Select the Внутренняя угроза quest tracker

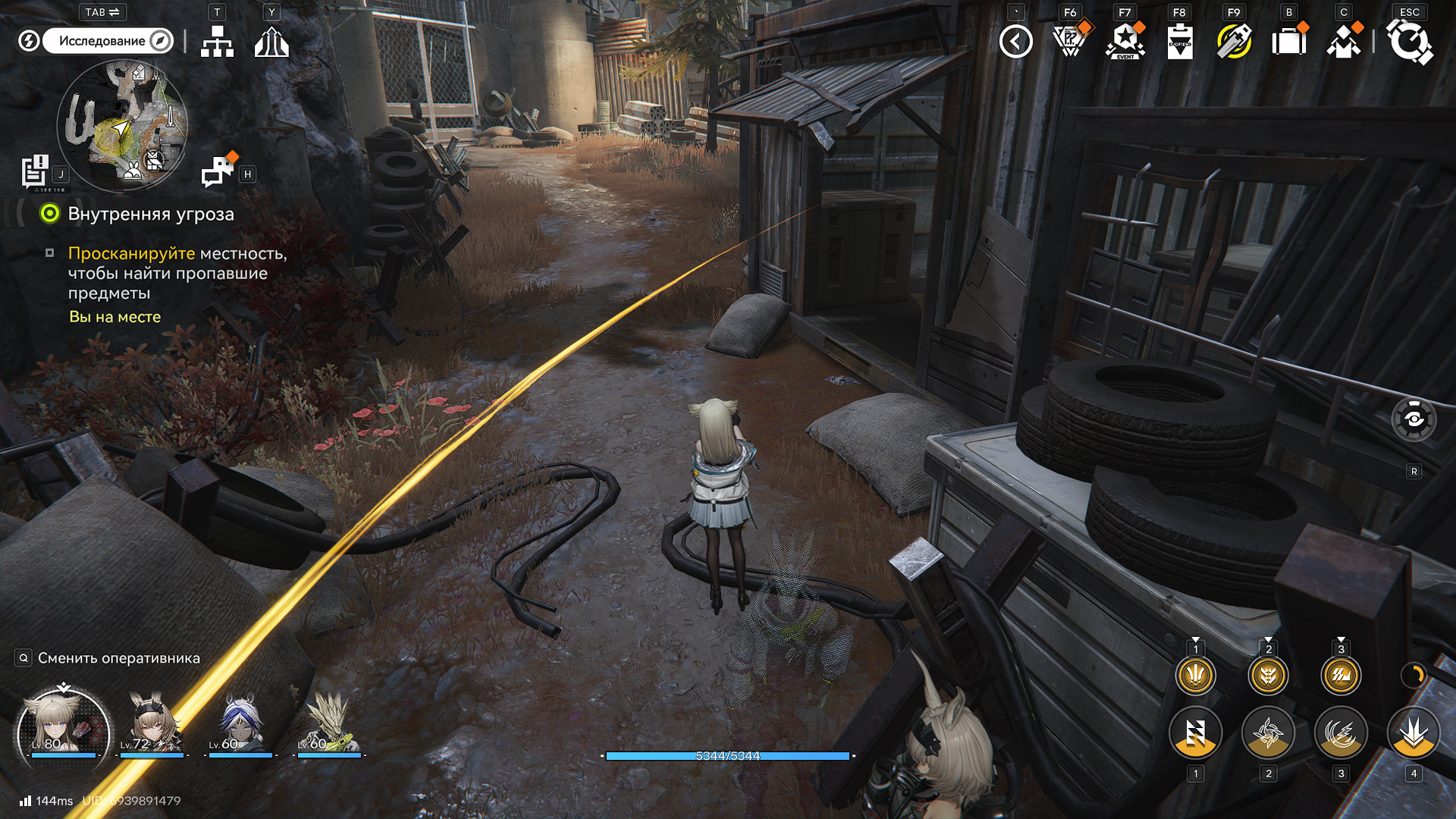coord(150,214)
